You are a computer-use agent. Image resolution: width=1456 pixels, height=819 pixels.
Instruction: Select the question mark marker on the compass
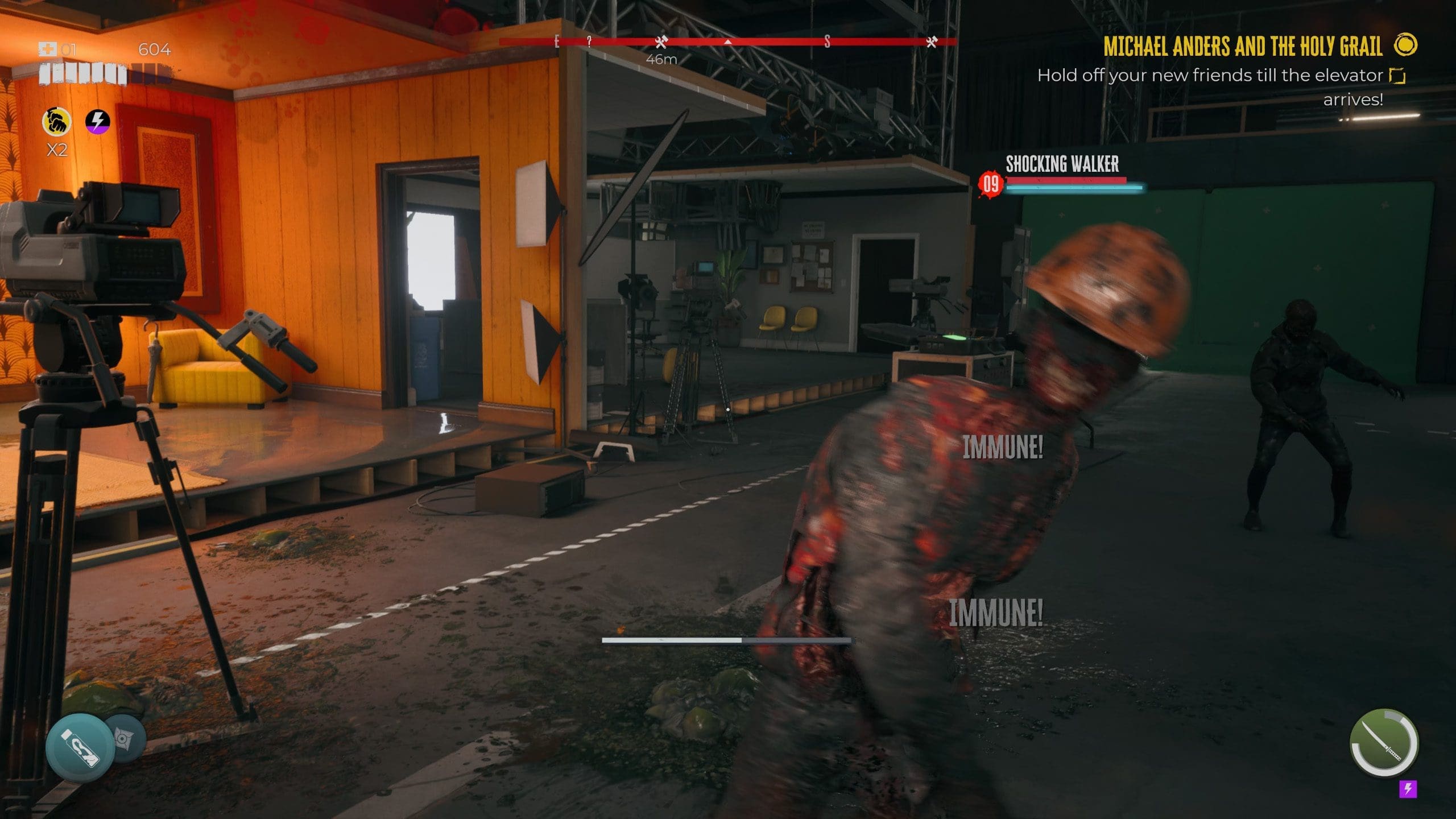[x=589, y=41]
